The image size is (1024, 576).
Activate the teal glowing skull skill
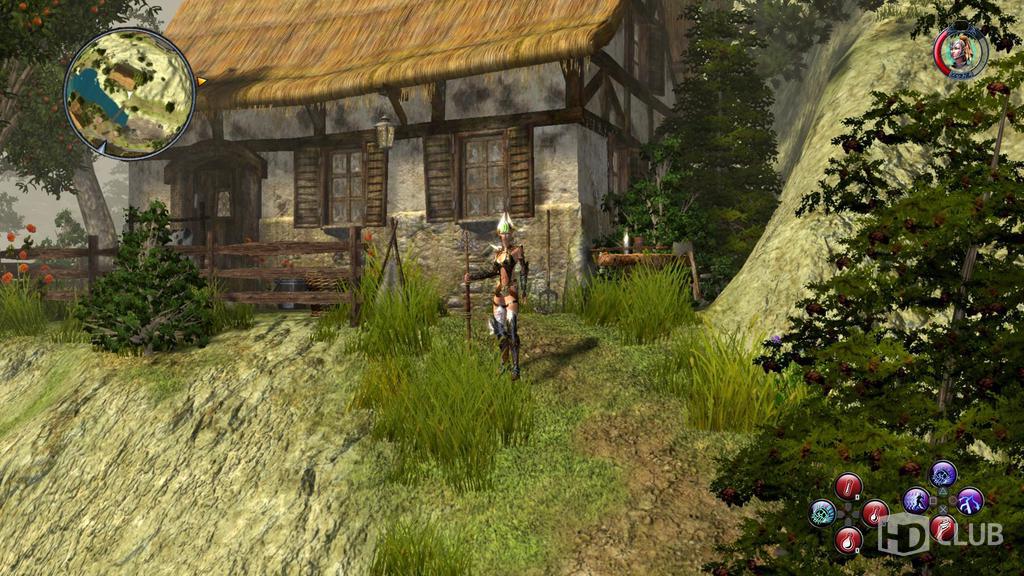[x=822, y=513]
